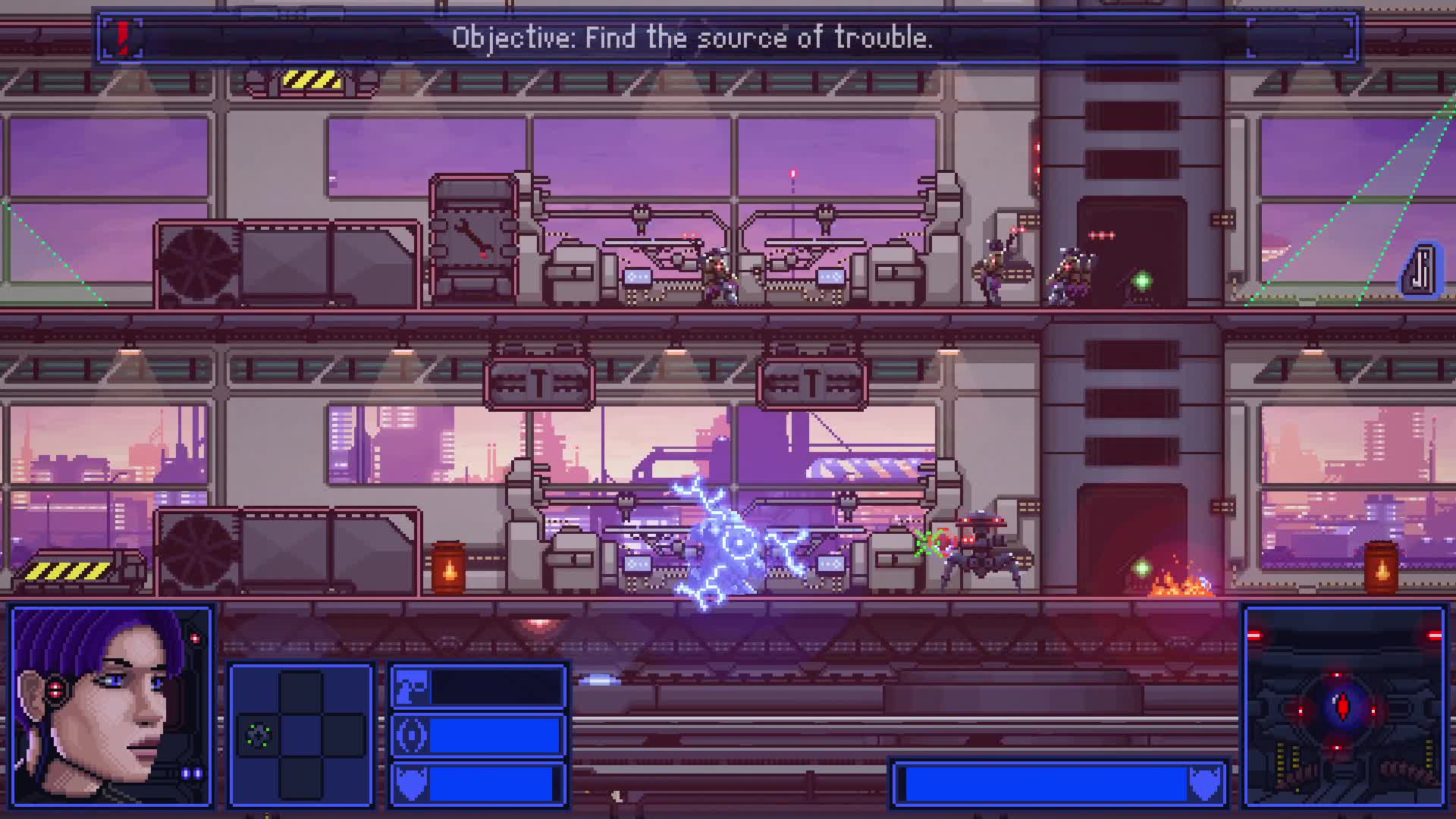Viewport: 1456px width, 819px height.
Task: Click the red-eyed AI companion portrait
Action: tap(1343, 707)
